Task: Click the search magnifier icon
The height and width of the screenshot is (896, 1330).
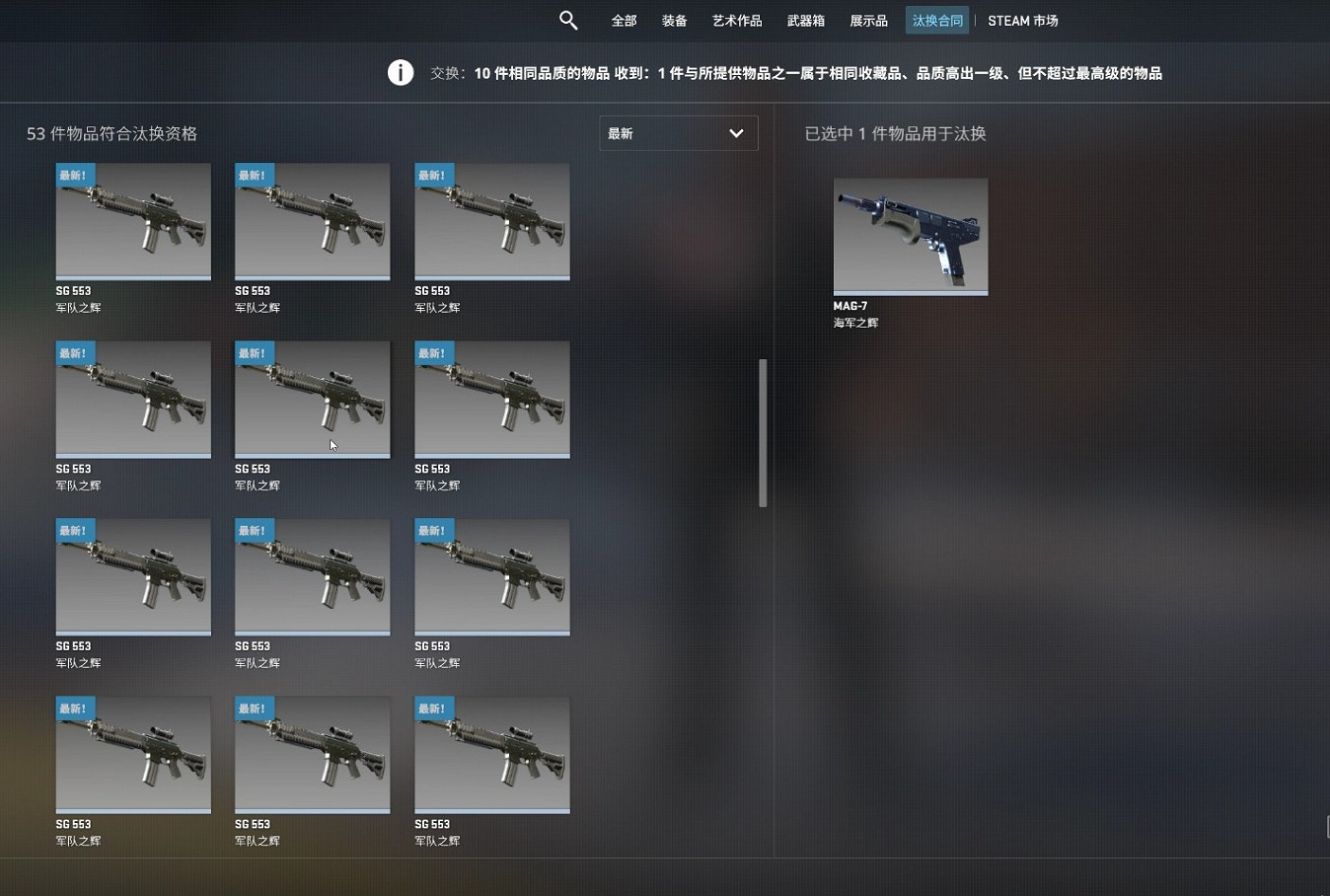Action: [x=568, y=20]
